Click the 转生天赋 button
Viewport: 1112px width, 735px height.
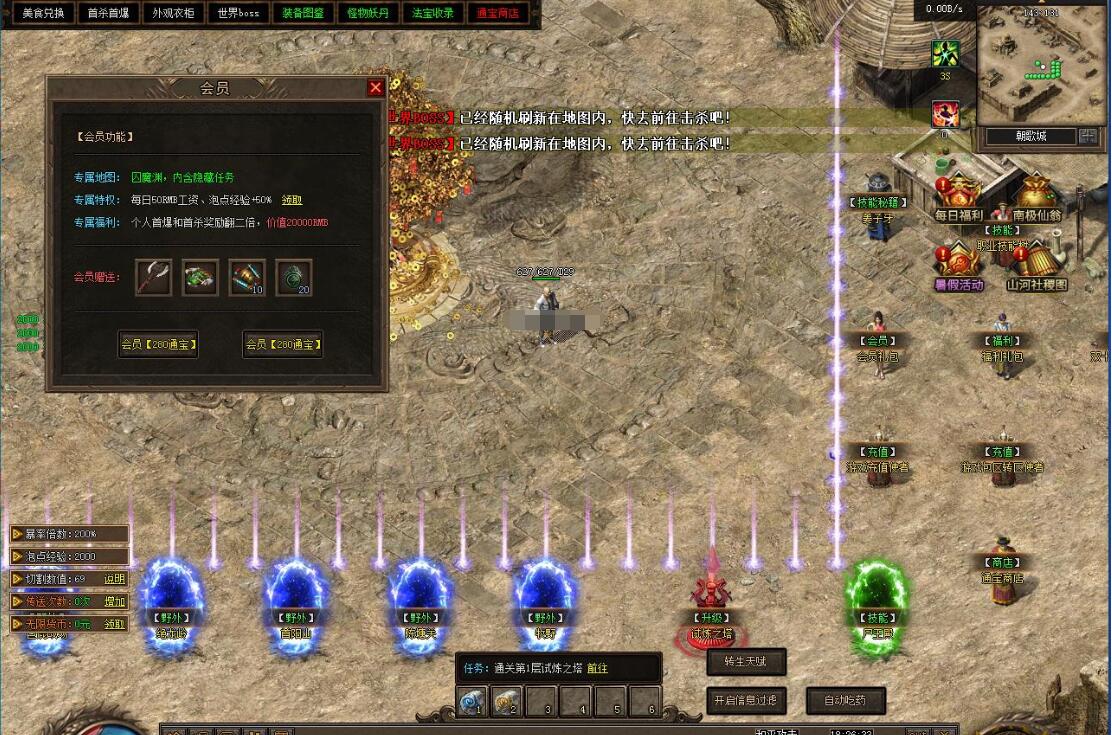pos(746,662)
